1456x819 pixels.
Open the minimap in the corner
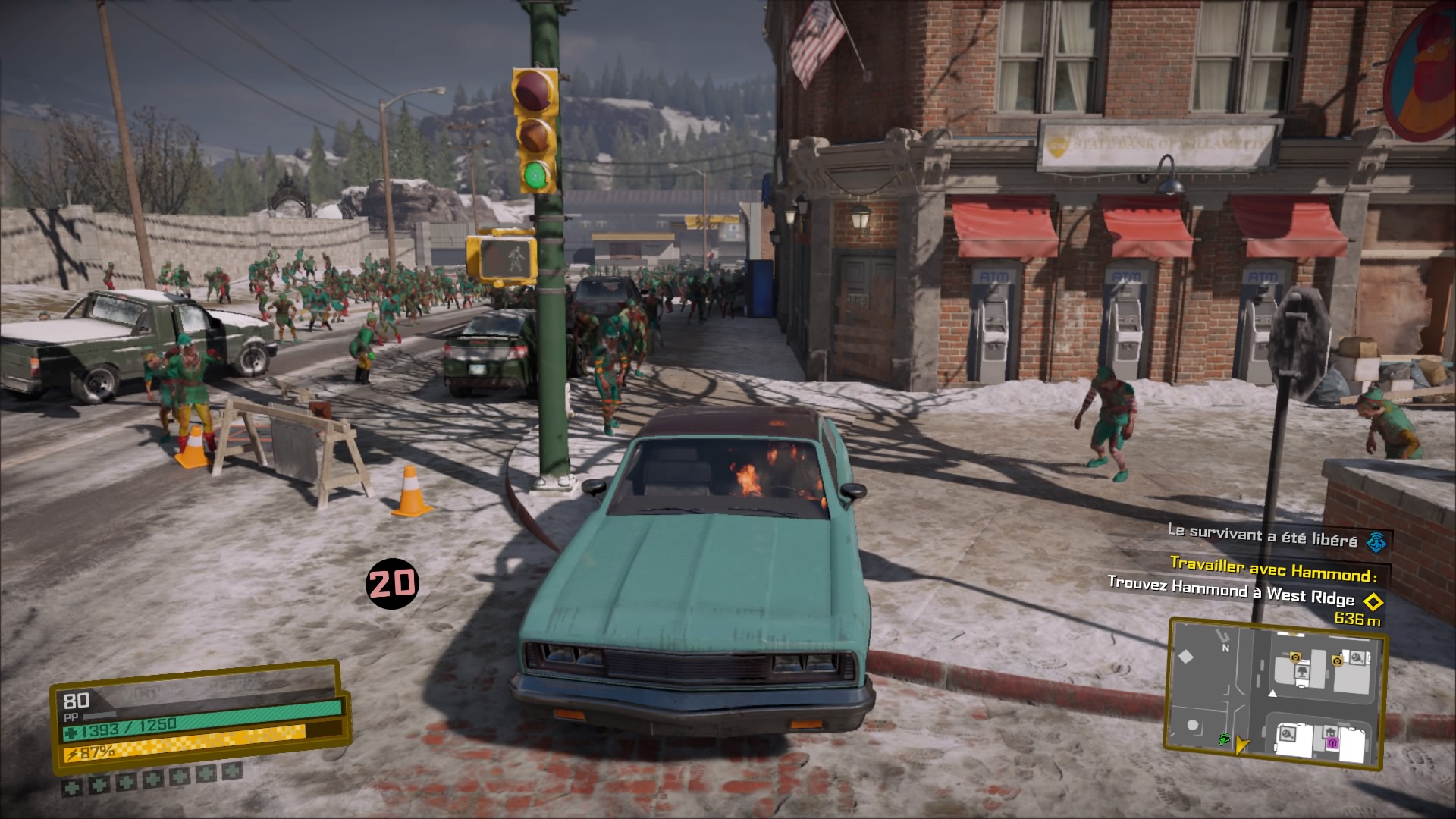point(1278,694)
